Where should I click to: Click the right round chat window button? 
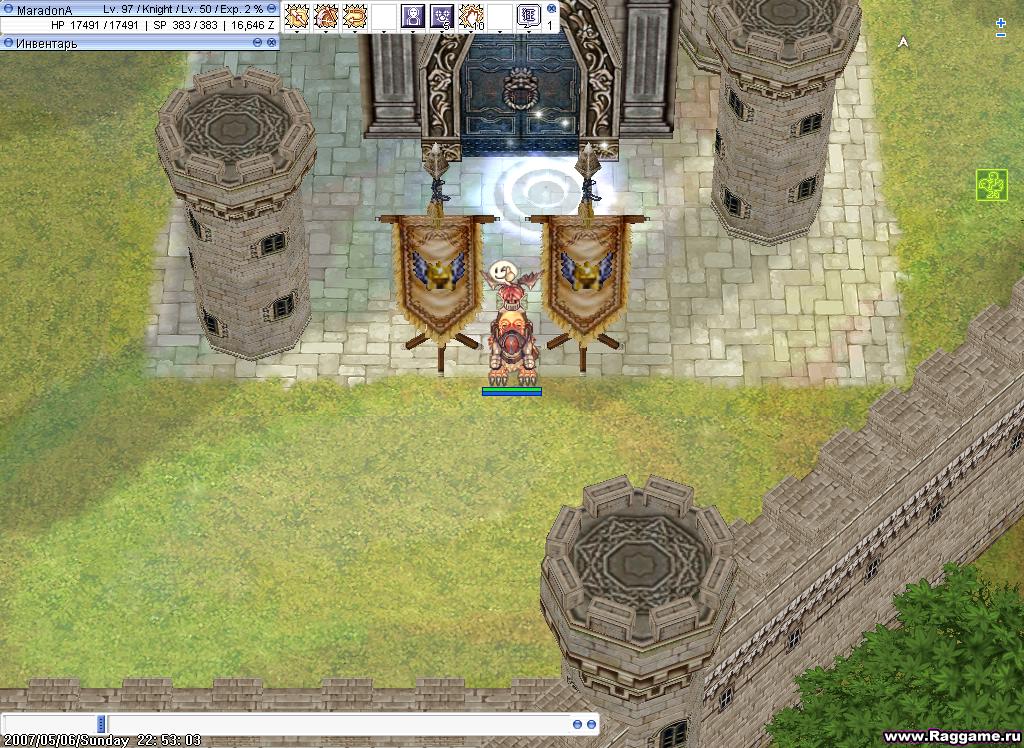(591, 724)
